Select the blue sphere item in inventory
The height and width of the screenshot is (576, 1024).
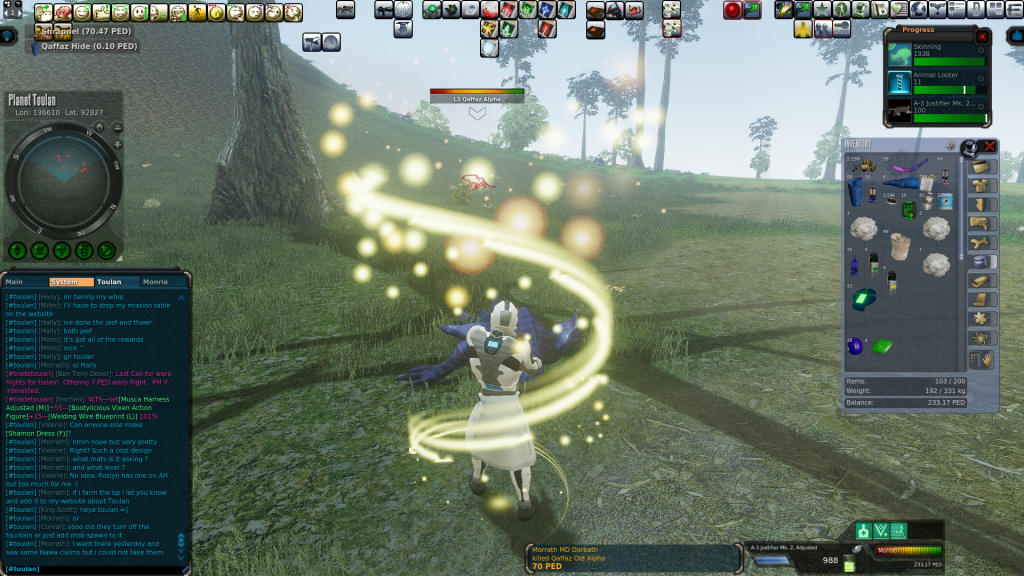coord(855,346)
